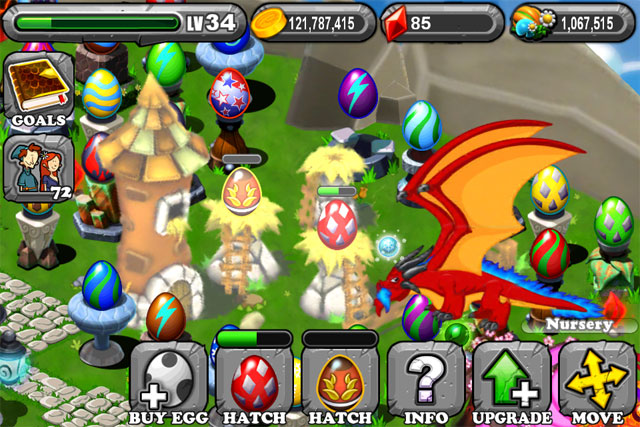Open the Goals book

(x=38, y=90)
